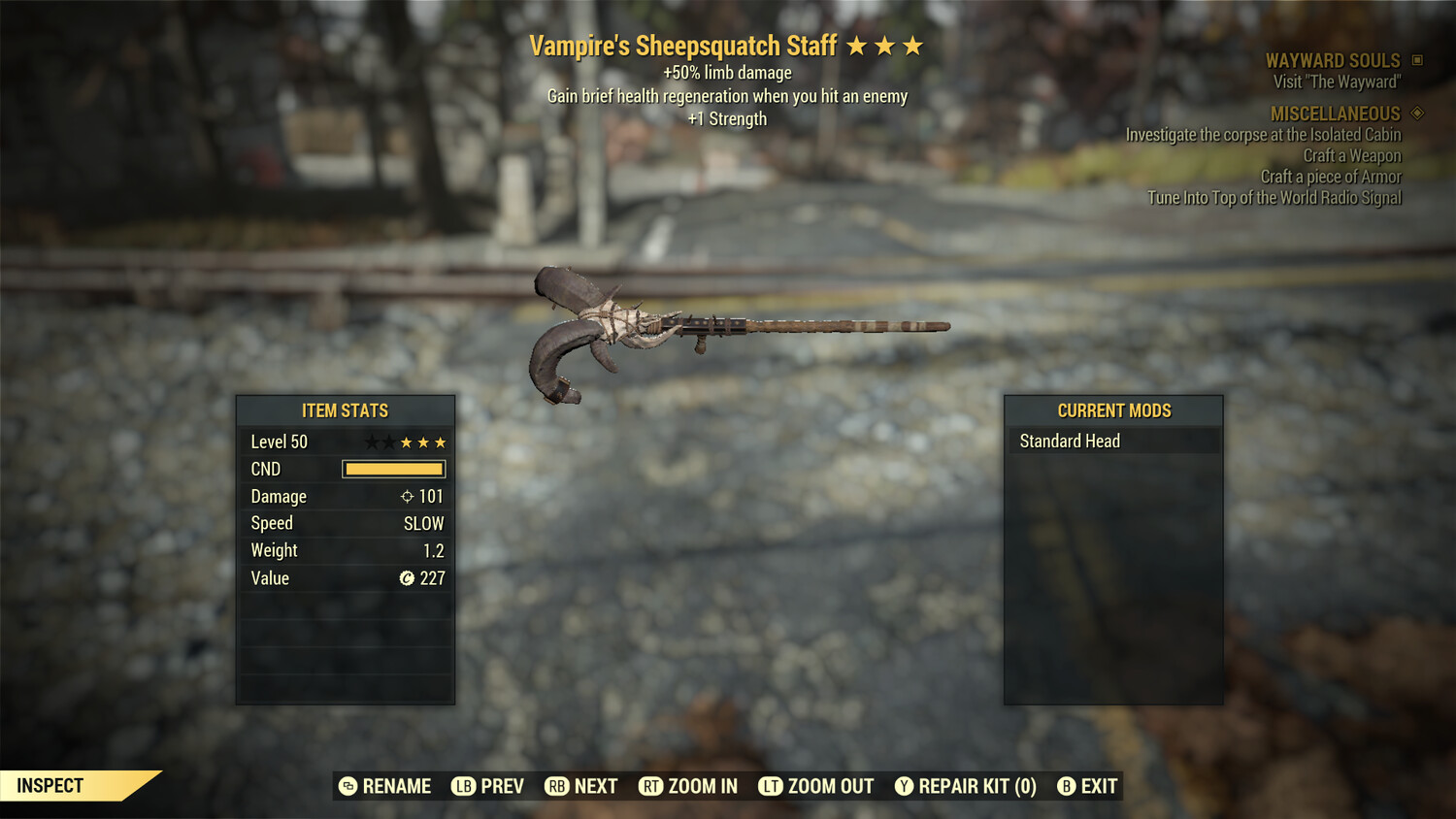Open the Wayward Souls quest tracker

[x=1333, y=61]
